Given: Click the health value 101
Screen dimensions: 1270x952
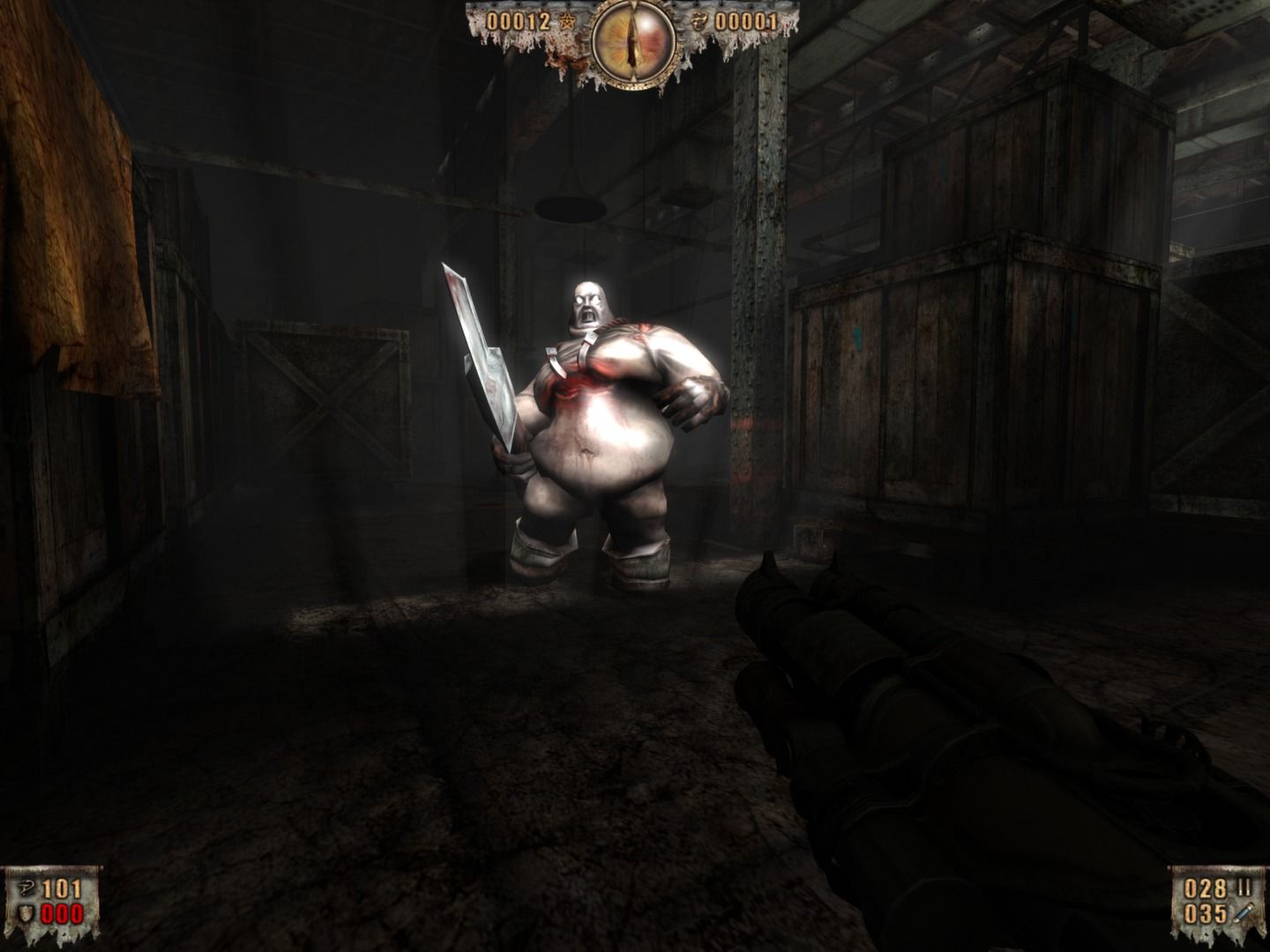Looking at the screenshot, I should [60, 888].
